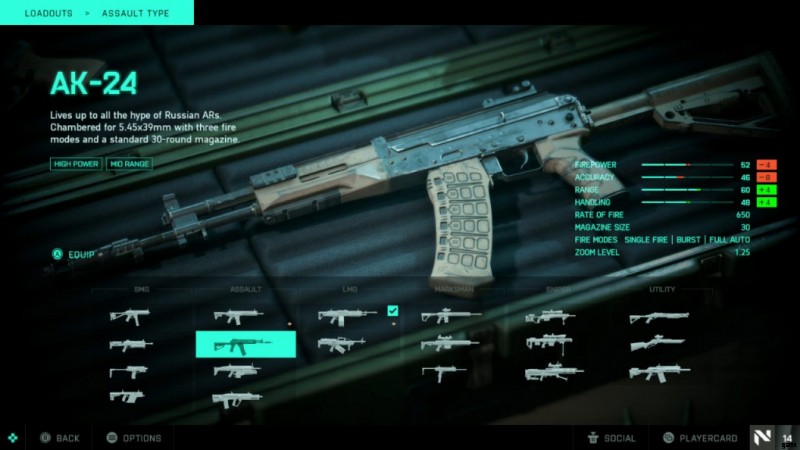Select the top scoped rifle under Sniper

(x=549, y=316)
